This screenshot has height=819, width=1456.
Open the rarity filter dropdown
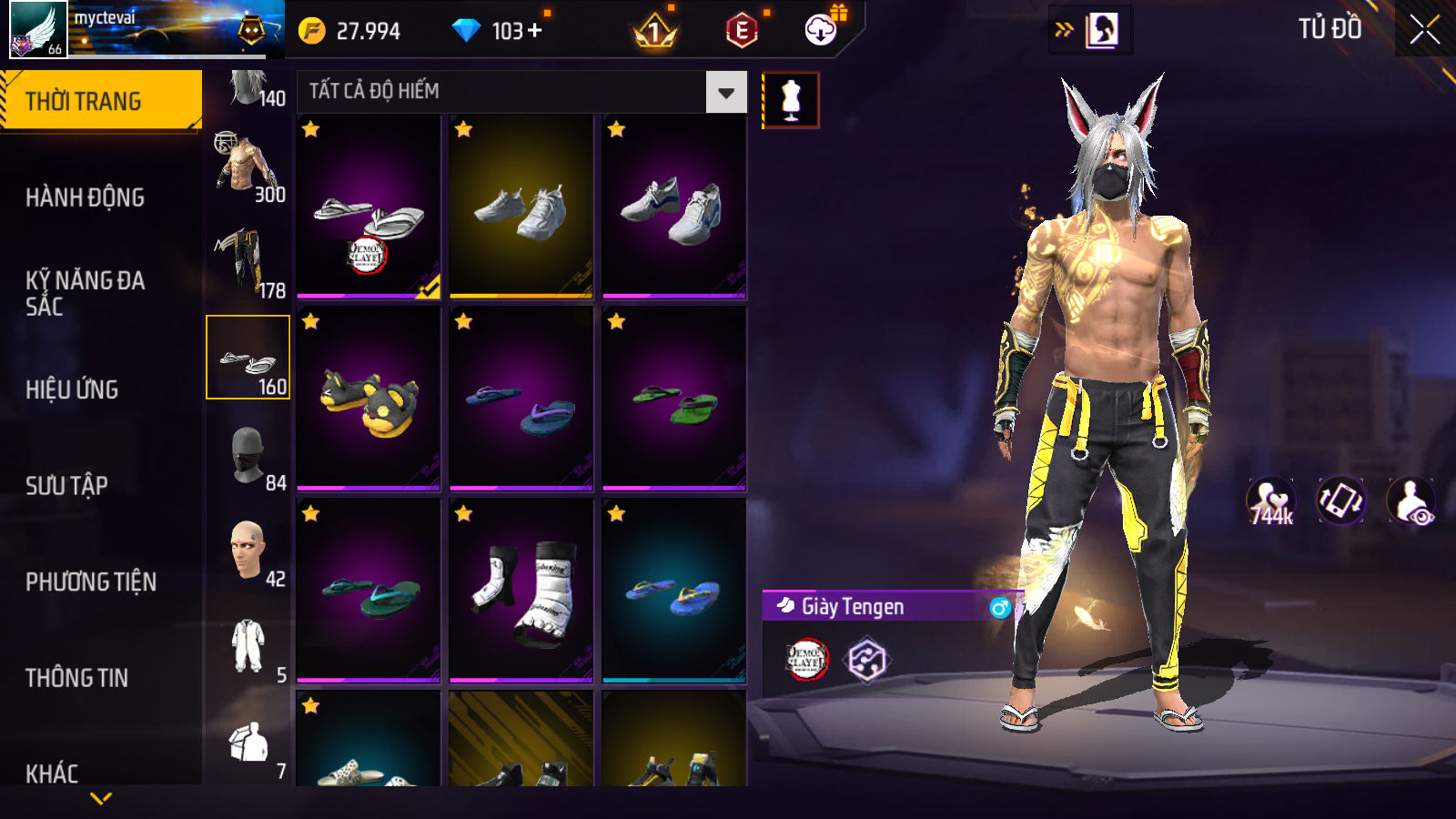pyautogui.click(x=725, y=92)
